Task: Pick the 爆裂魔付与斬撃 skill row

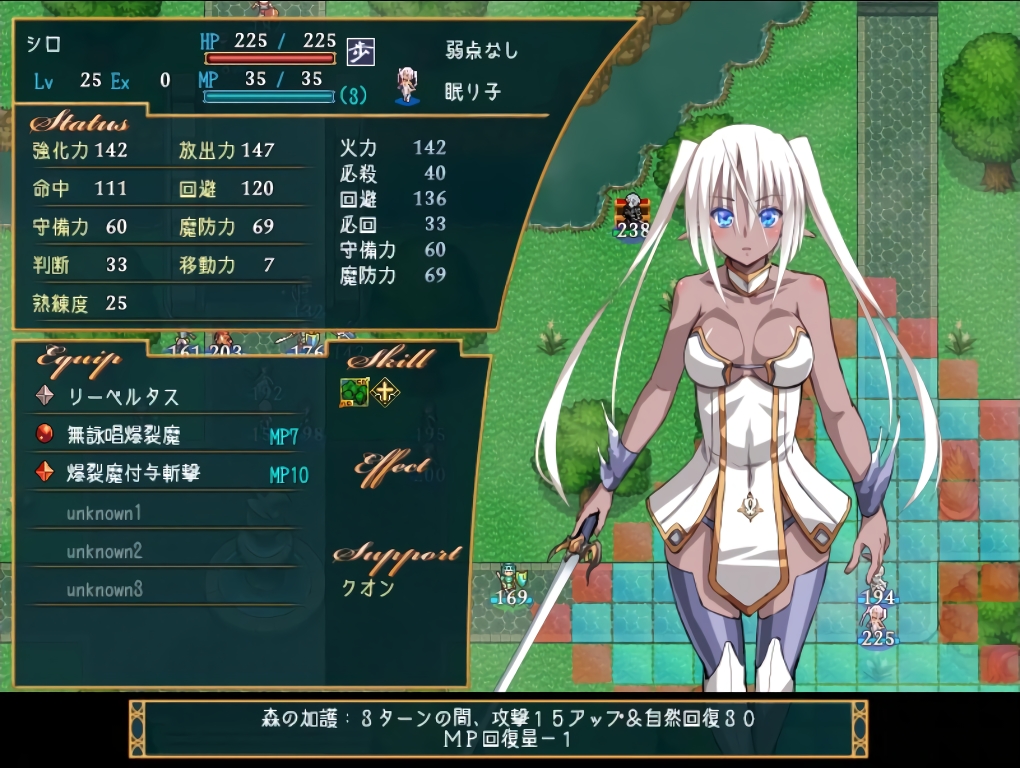Action: coord(133,472)
